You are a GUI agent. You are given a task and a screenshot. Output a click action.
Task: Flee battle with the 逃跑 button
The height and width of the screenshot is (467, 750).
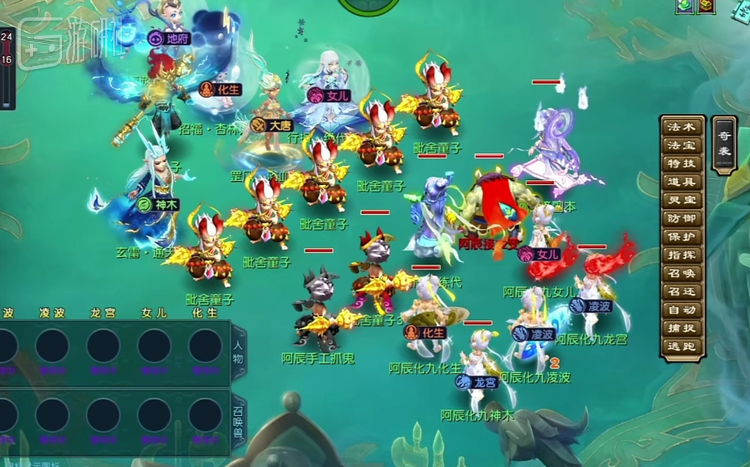click(x=681, y=346)
